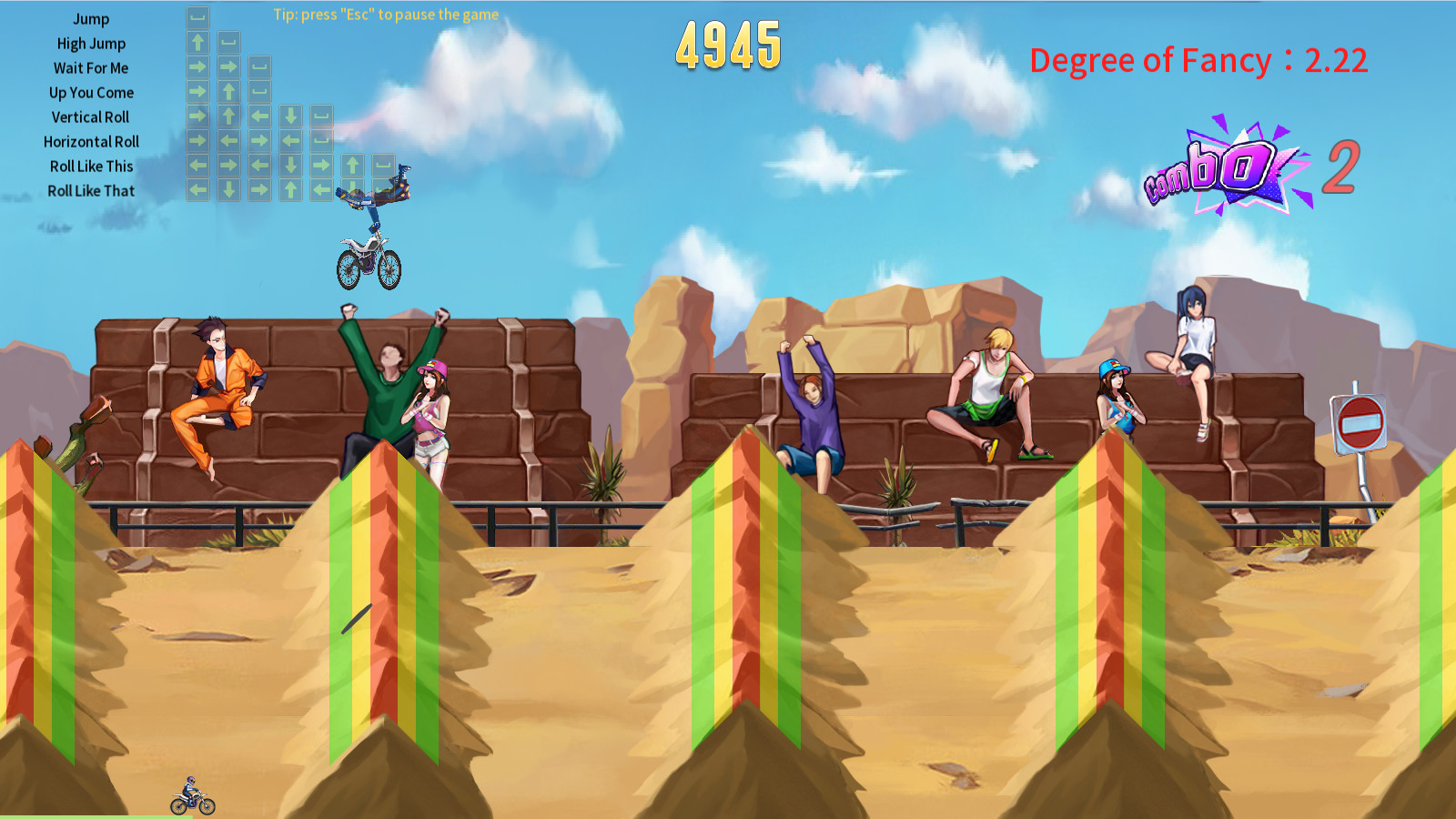The image size is (1456, 819).
Task: Click the first right-arrow icon for Wait For Me
Action: pyautogui.click(x=198, y=67)
